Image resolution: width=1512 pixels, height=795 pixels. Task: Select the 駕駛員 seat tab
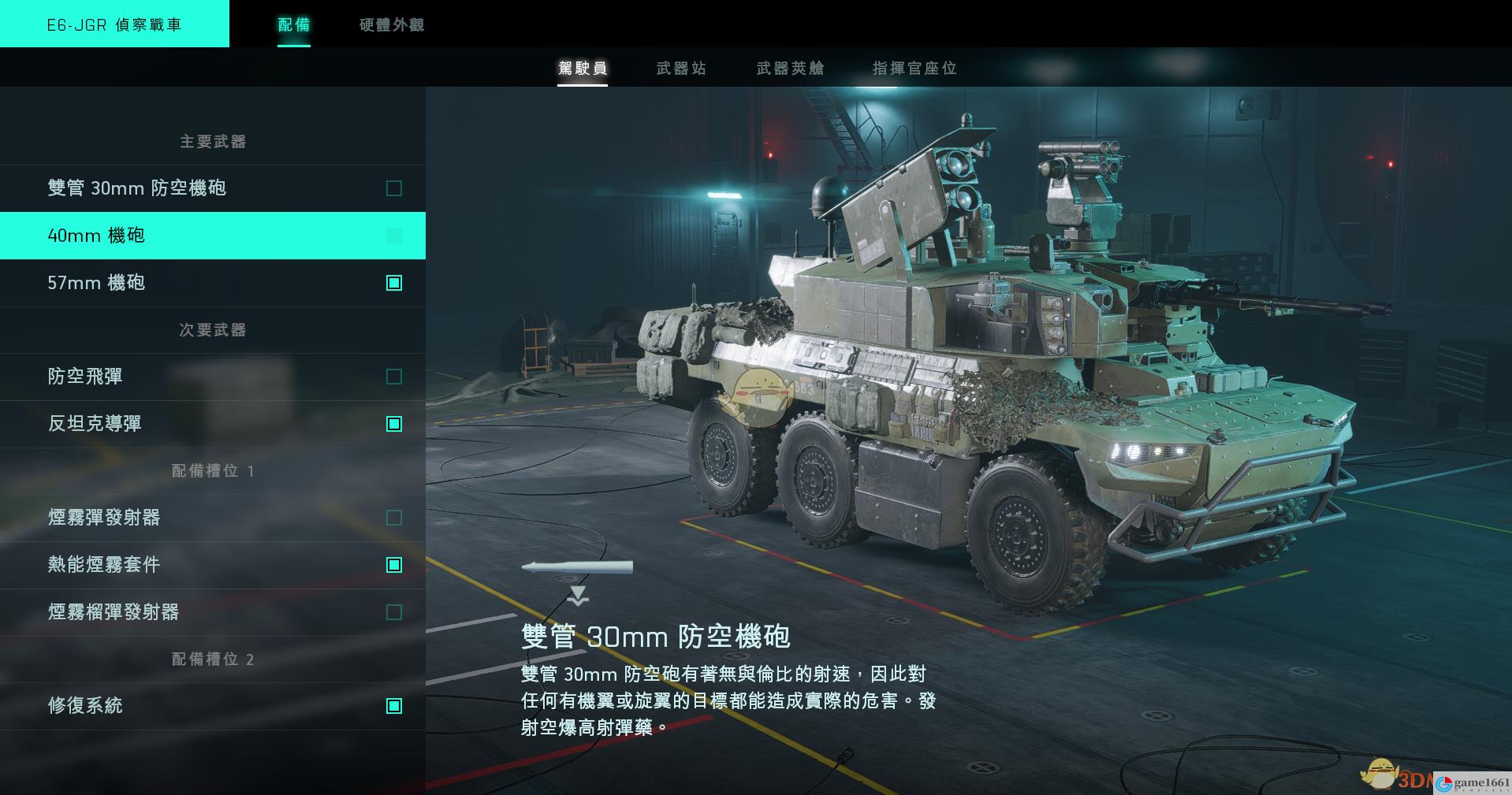583,68
